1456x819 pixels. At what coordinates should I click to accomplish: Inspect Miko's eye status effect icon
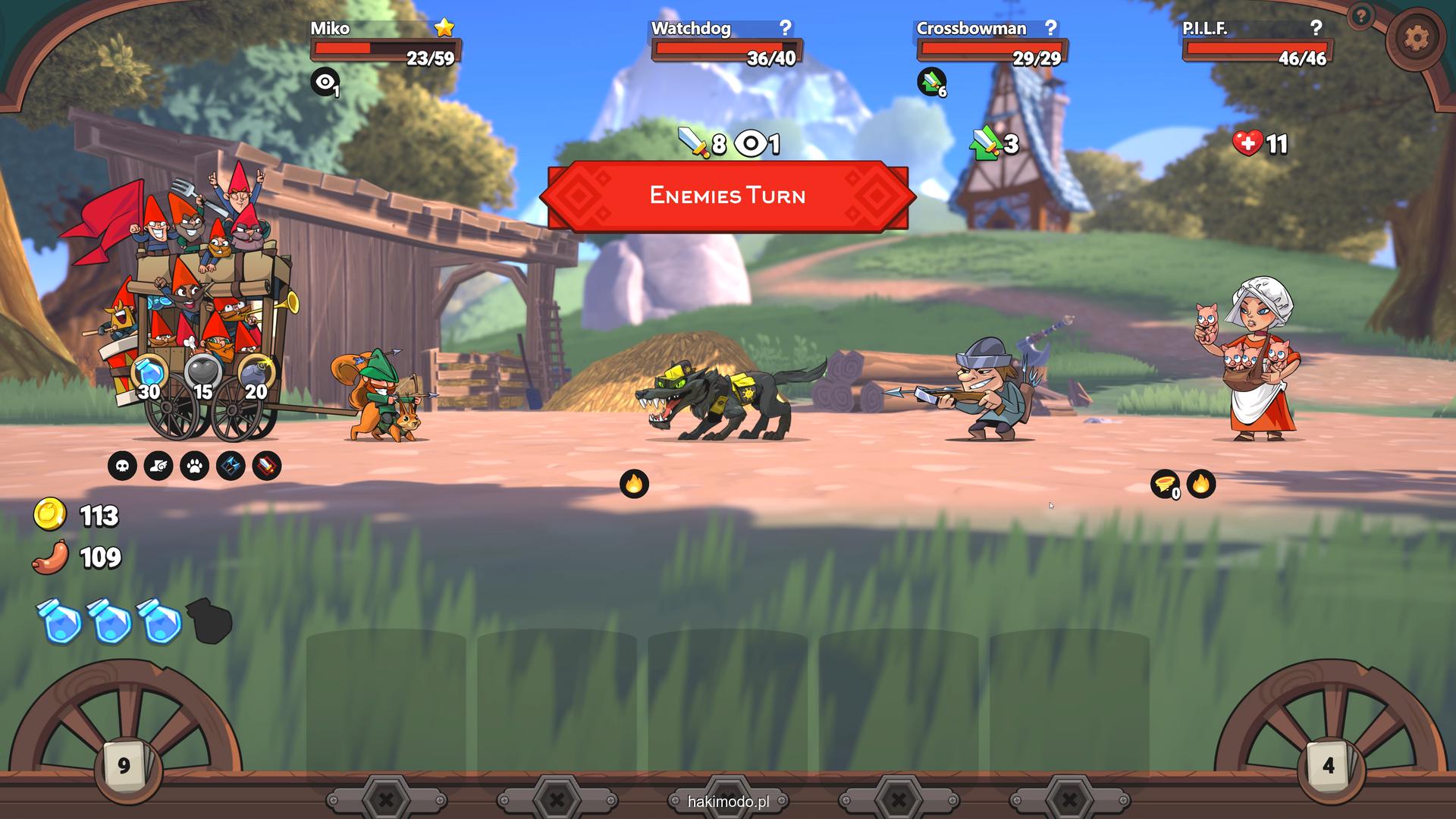[325, 81]
